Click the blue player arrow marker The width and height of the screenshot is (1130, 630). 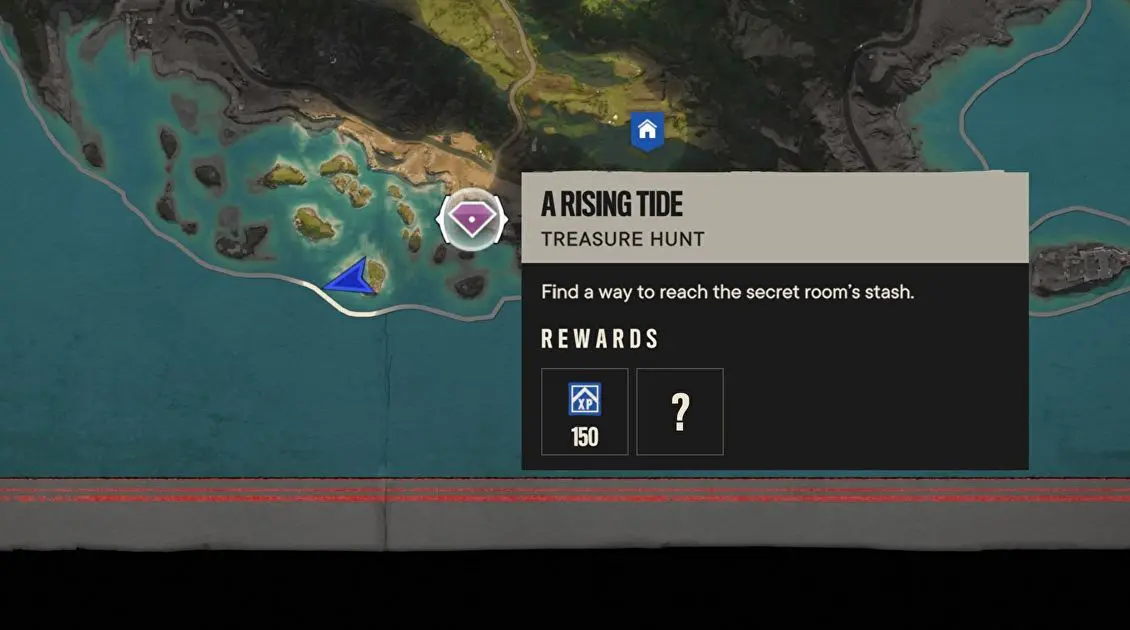[x=352, y=278]
